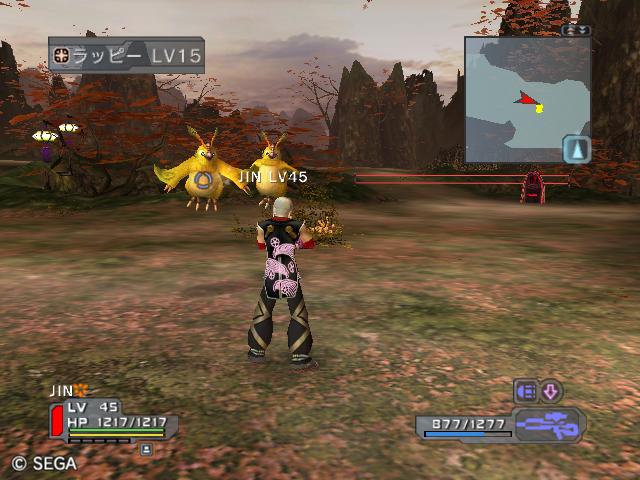The image size is (640, 480).
Task: Toggle the minimap zoom arrows above the map
Action: 576,30
